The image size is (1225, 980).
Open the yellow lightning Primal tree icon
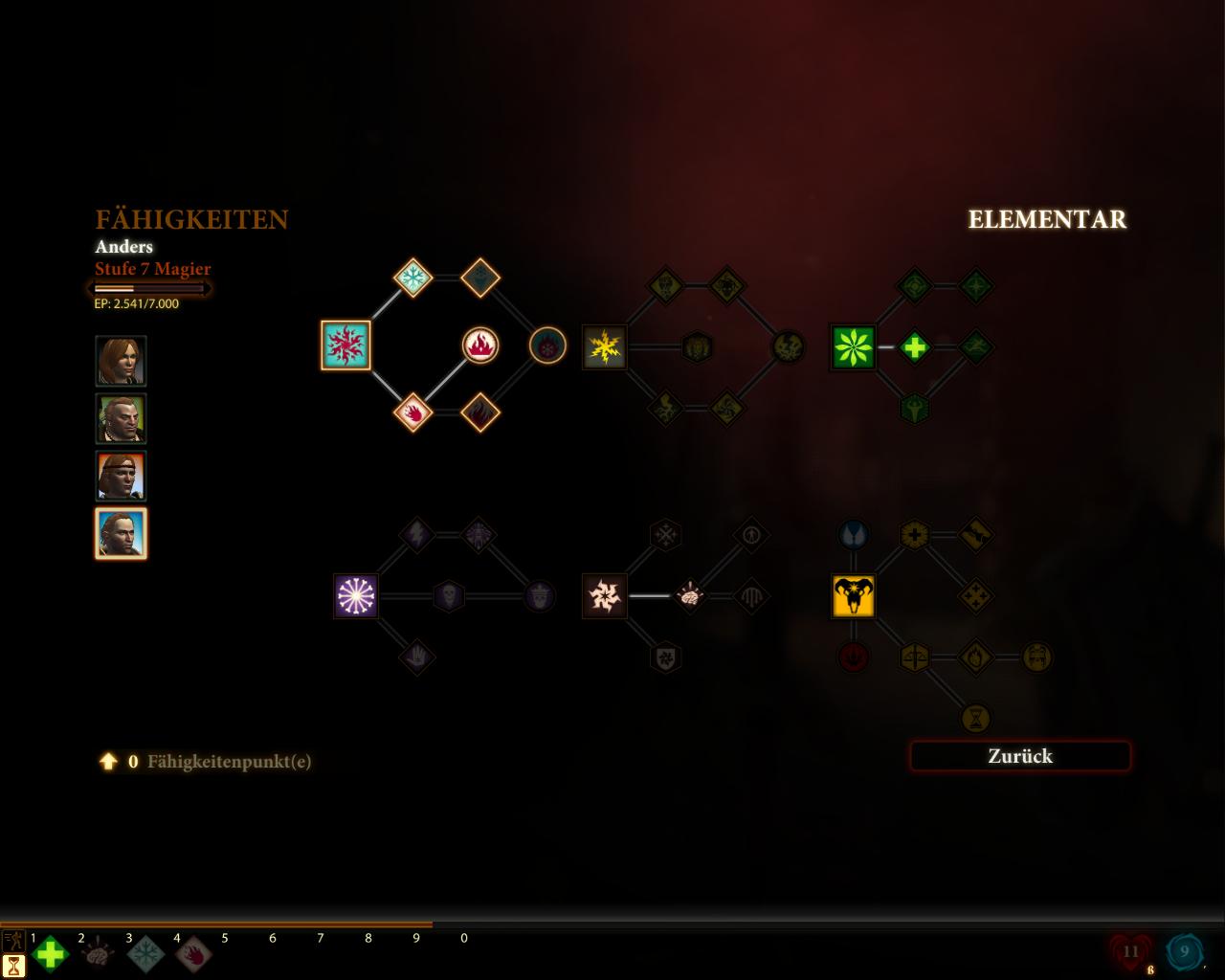coord(605,346)
